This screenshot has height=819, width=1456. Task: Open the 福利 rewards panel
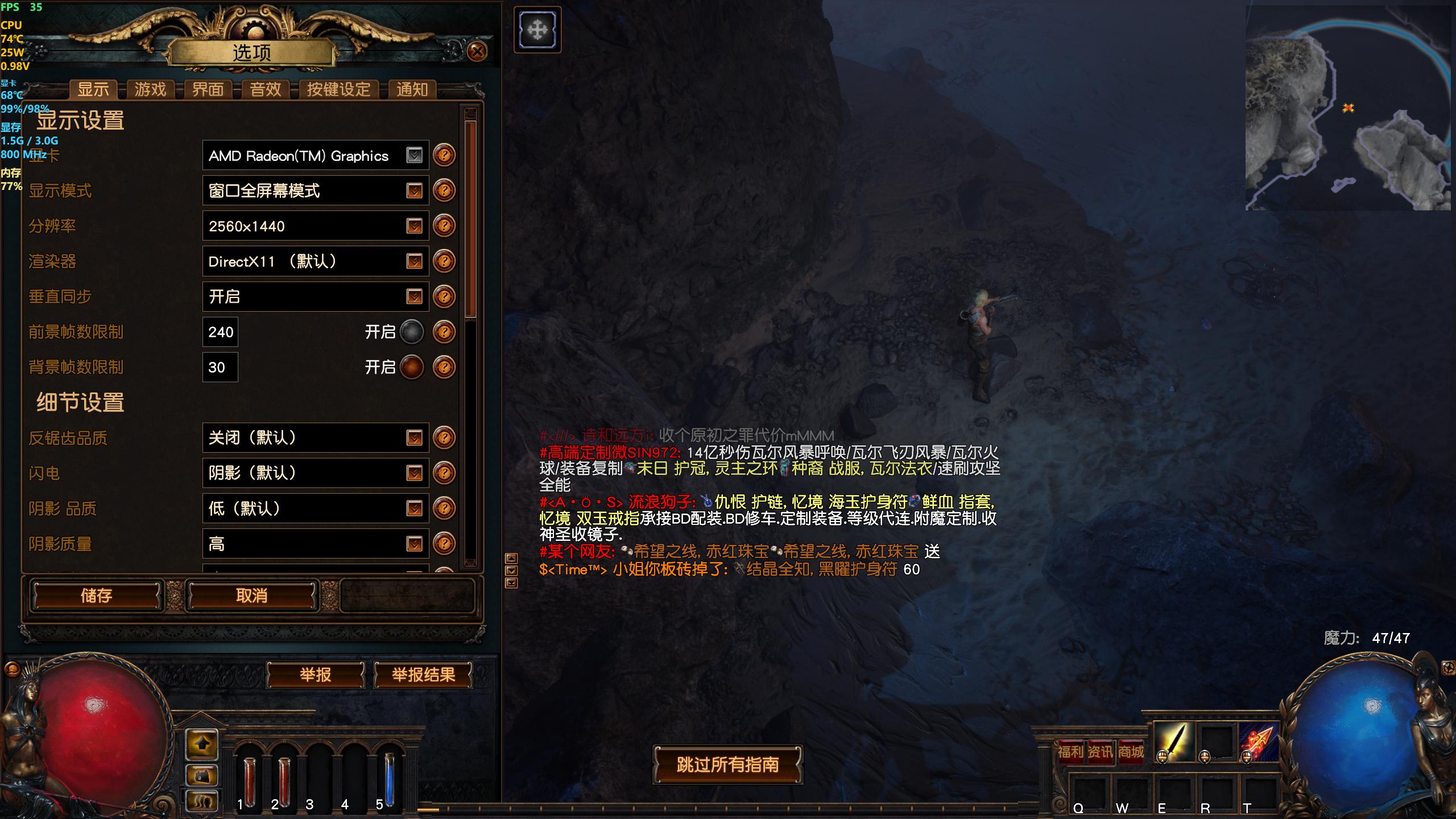pyautogui.click(x=1071, y=751)
